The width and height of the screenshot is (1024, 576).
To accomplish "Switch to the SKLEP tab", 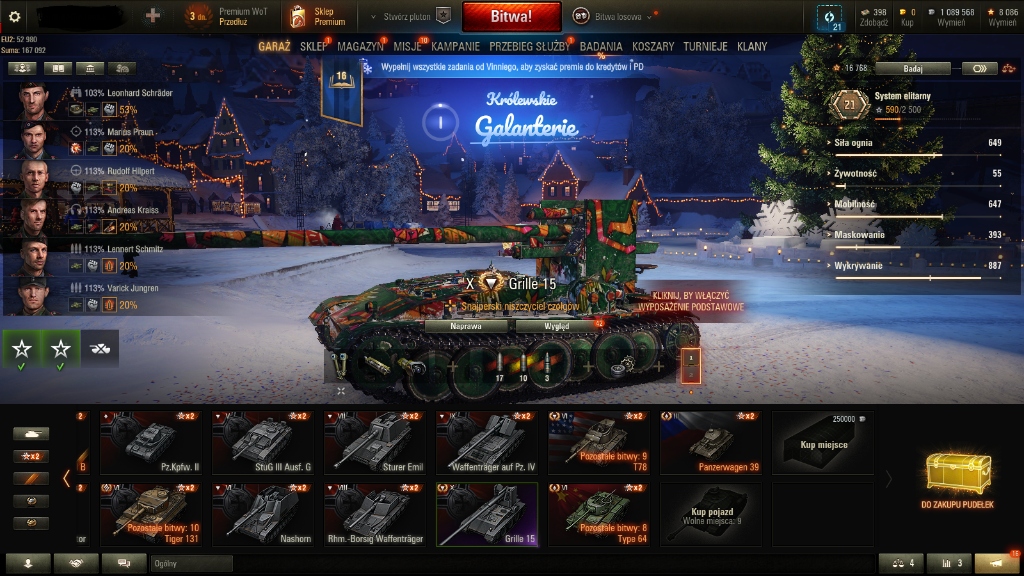I will click(314, 46).
